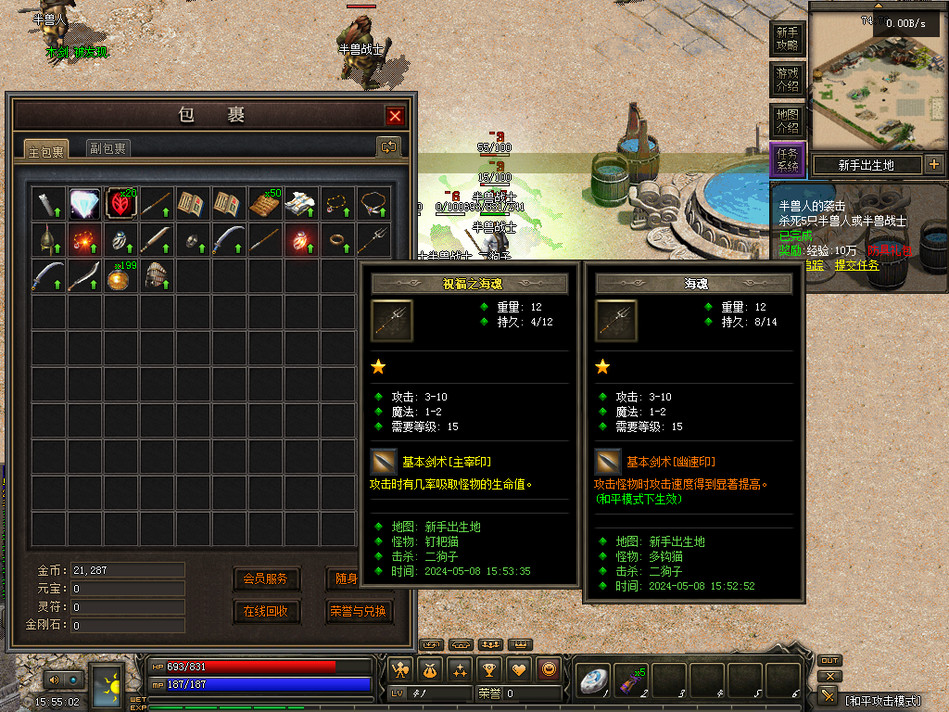Click the 在线回收 online recycle button
Screen dimensions: 949x712
266,611
